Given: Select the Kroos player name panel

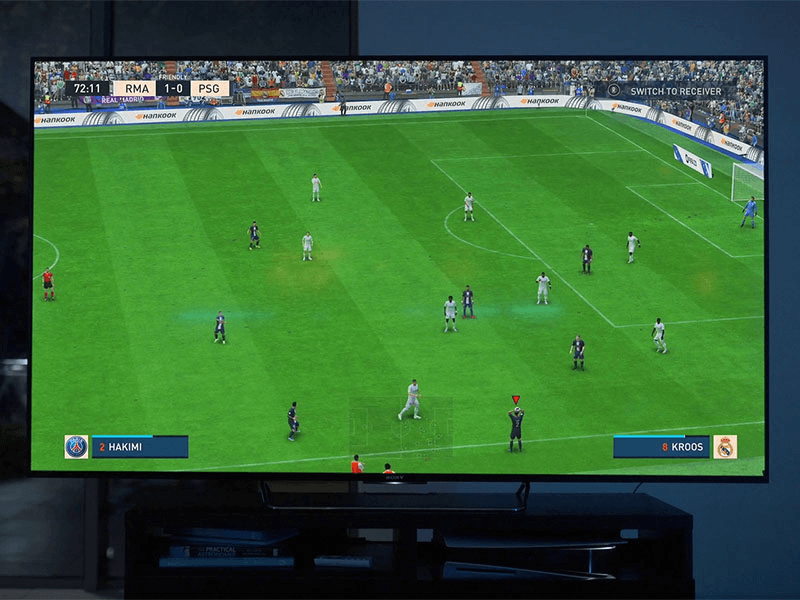Looking at the screenshot, I should [x=662, y=447].
